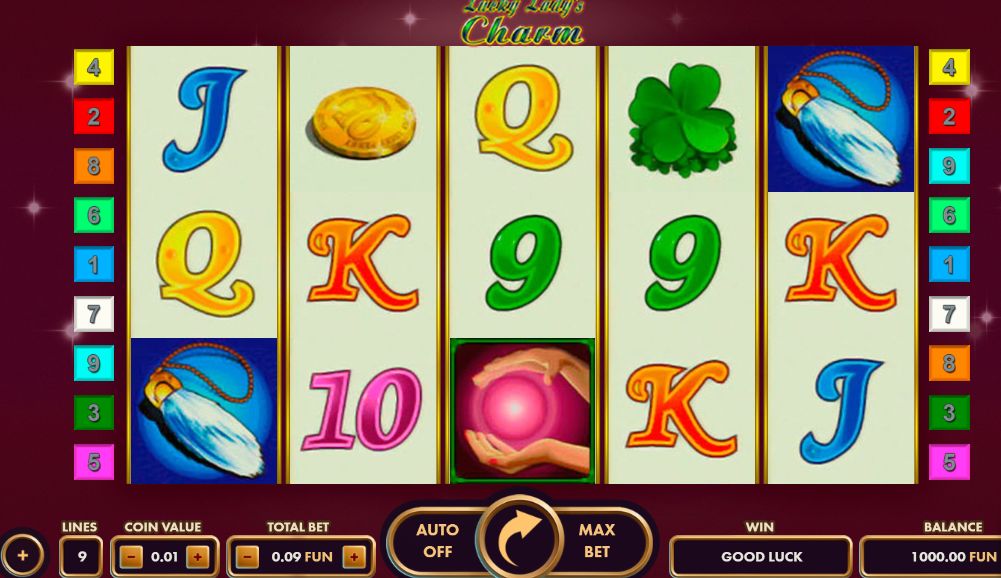
Task: Increase the coin value with plus
Action: 198,557
